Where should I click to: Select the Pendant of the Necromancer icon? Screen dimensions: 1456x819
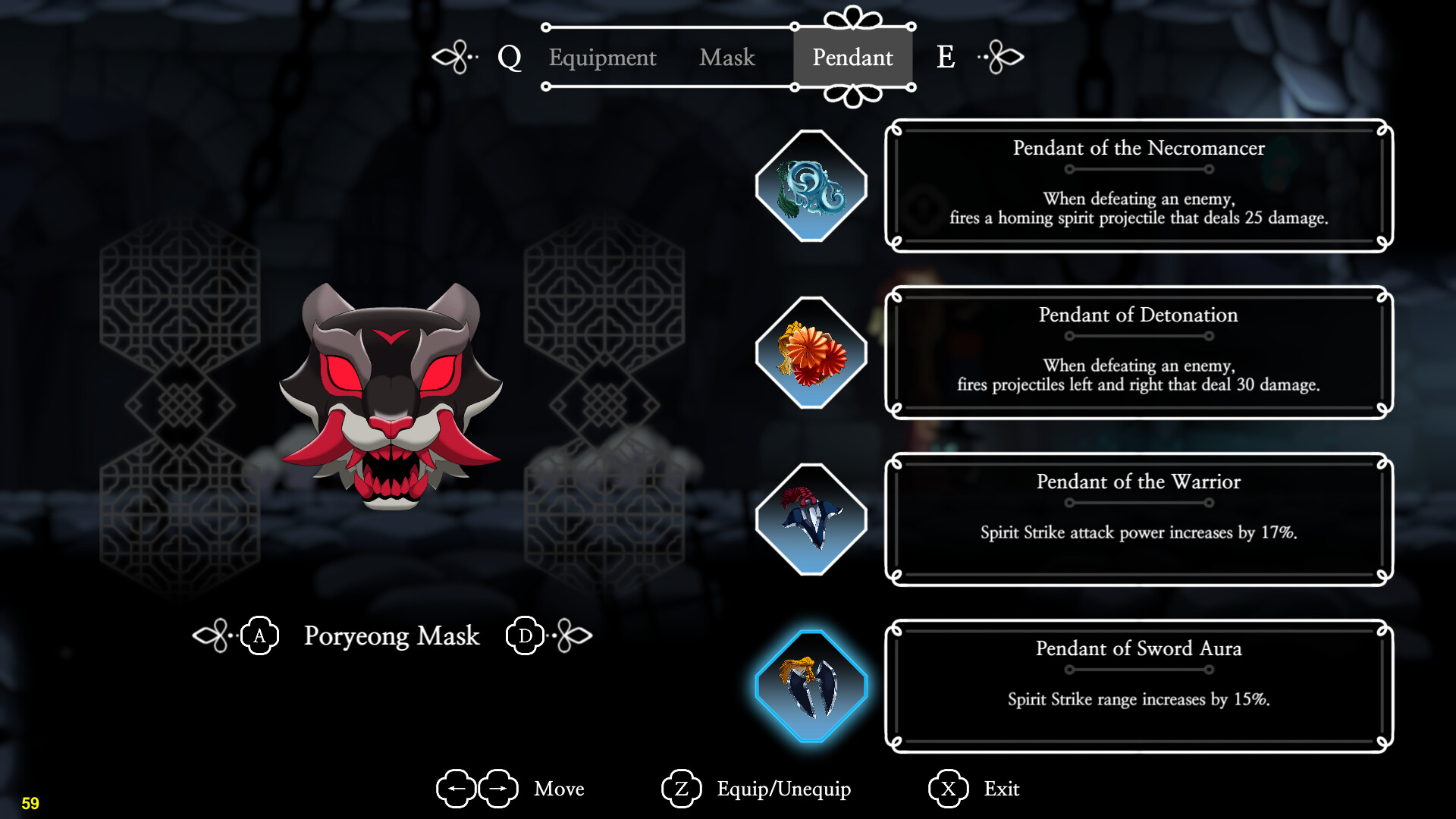point(811,184)
